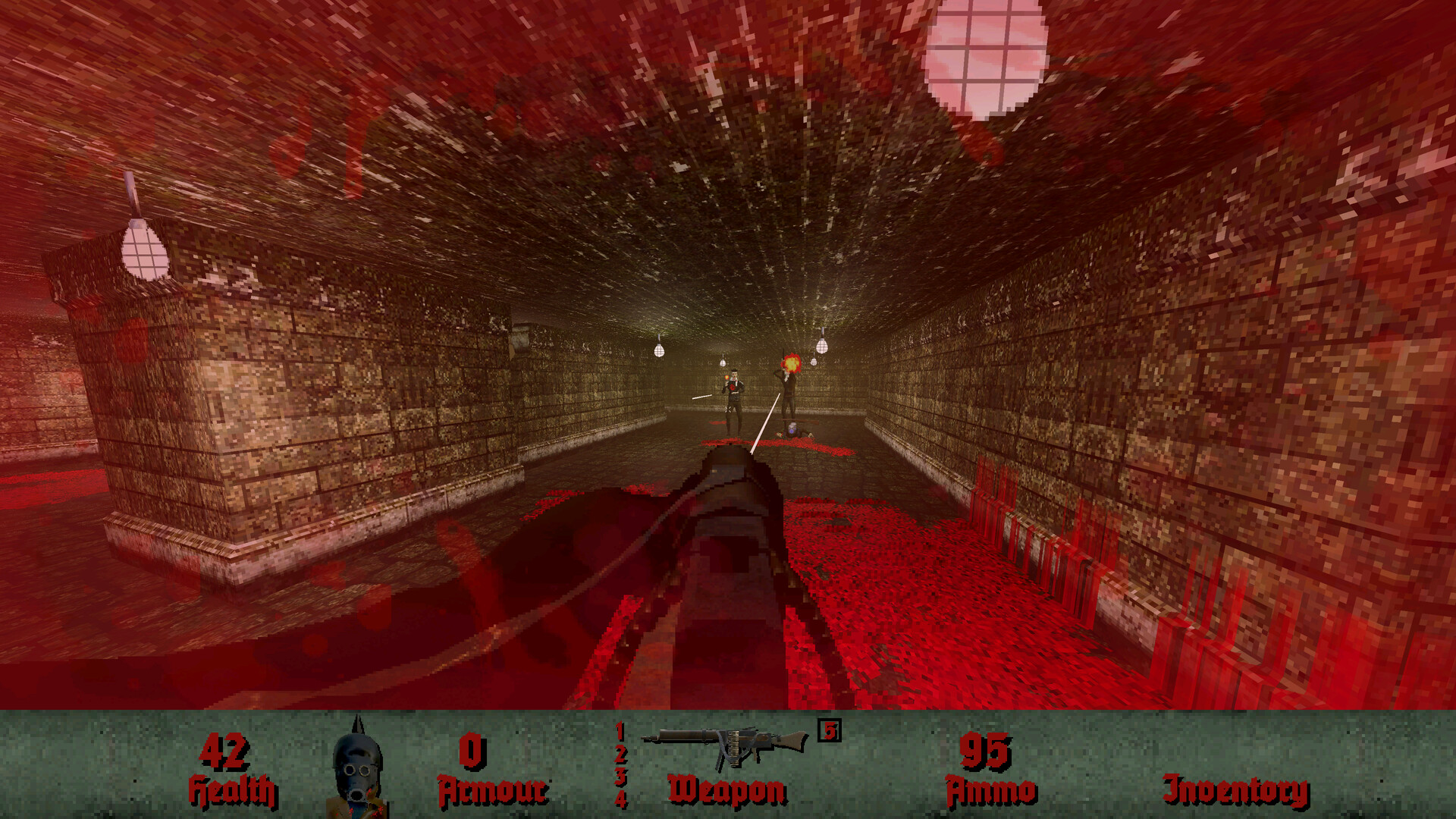Click weapon slot number 4

(620, 799)
